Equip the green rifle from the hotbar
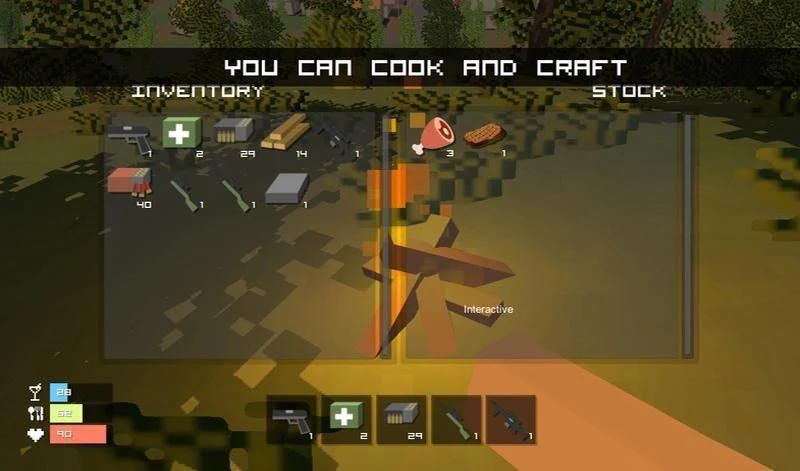The image size is (800, 471). [456, 419]
